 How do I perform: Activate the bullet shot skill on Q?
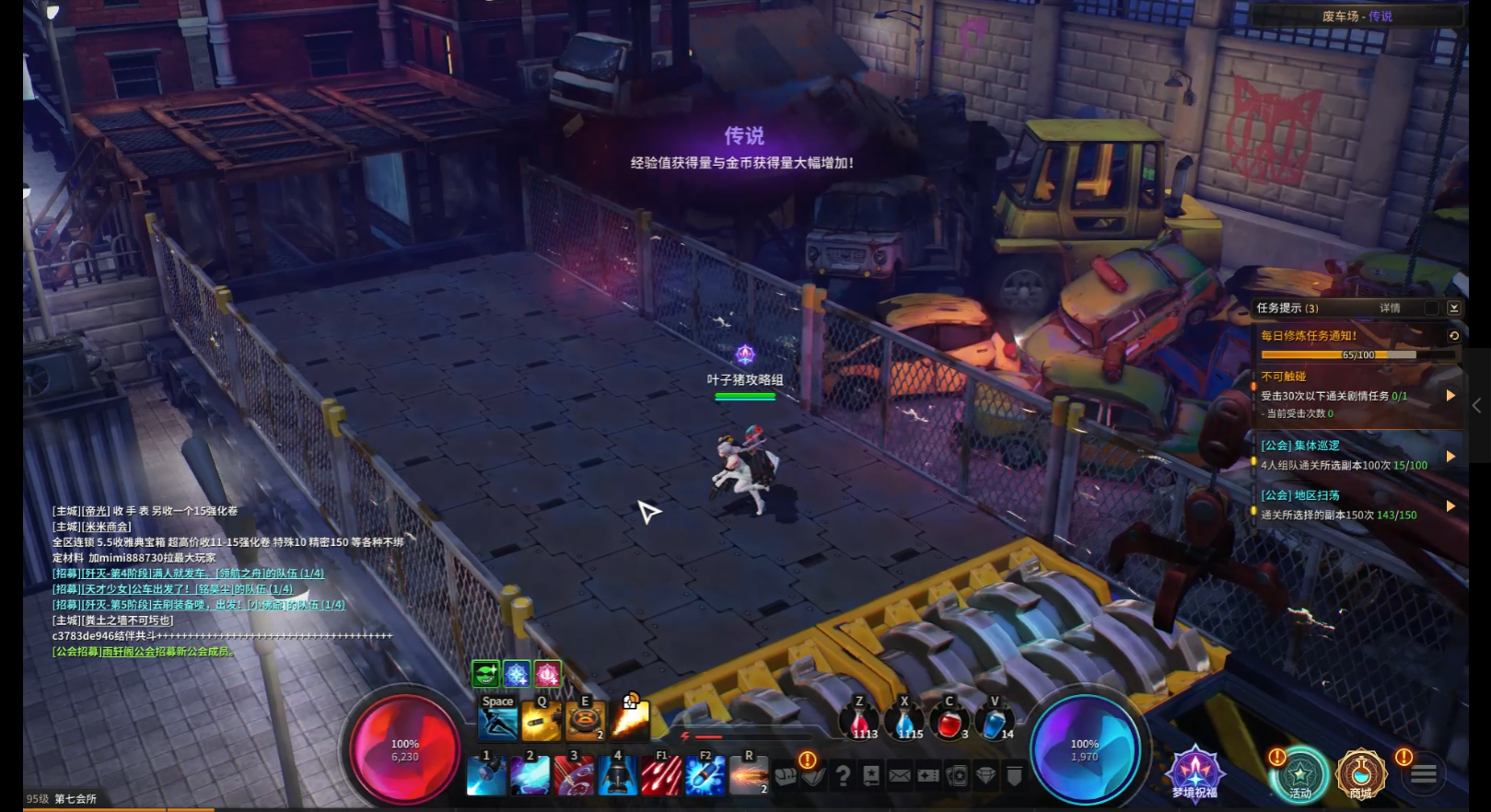point(541,722)
